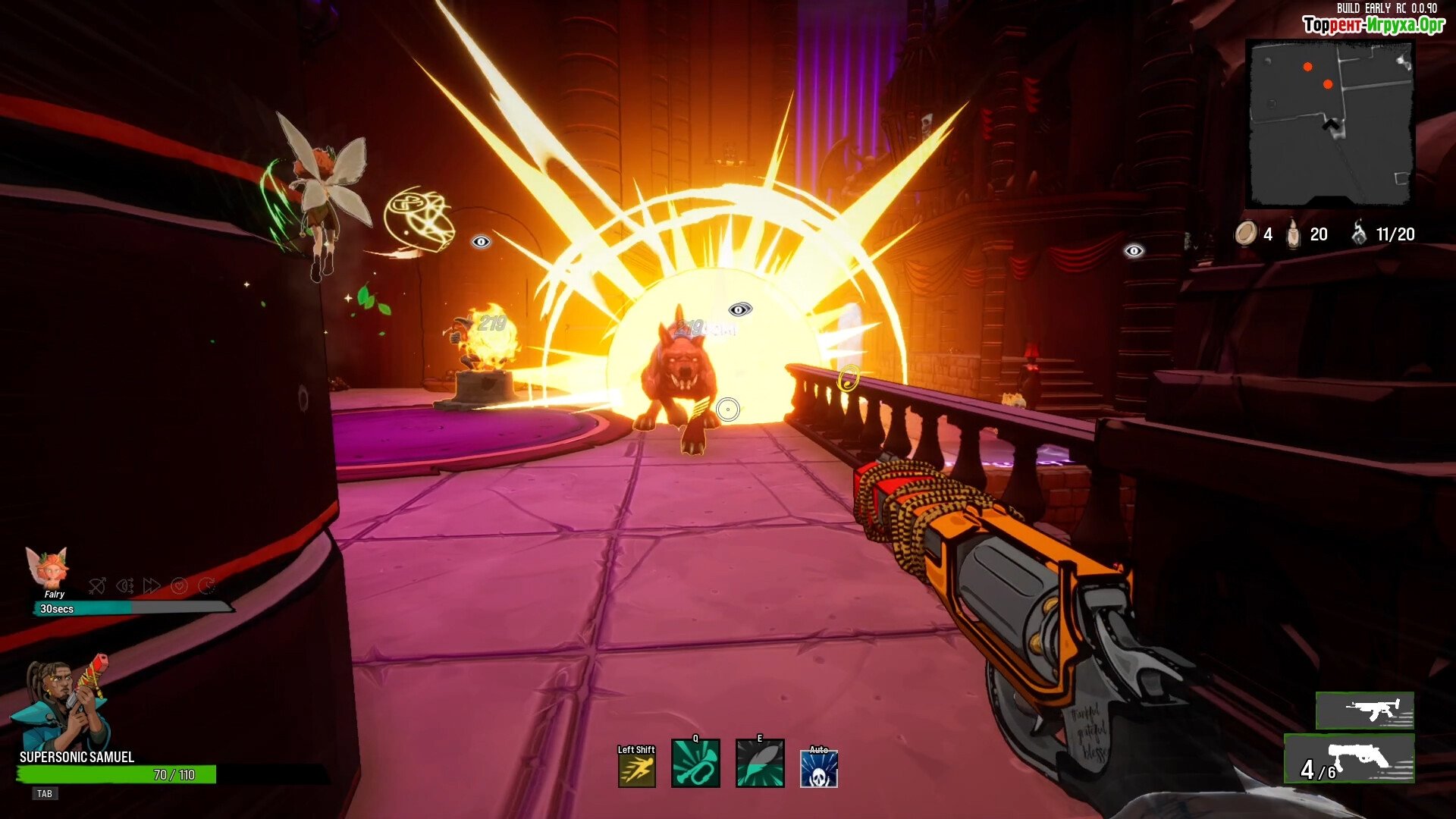Select the equipped revolver weapon slot

1350,758
